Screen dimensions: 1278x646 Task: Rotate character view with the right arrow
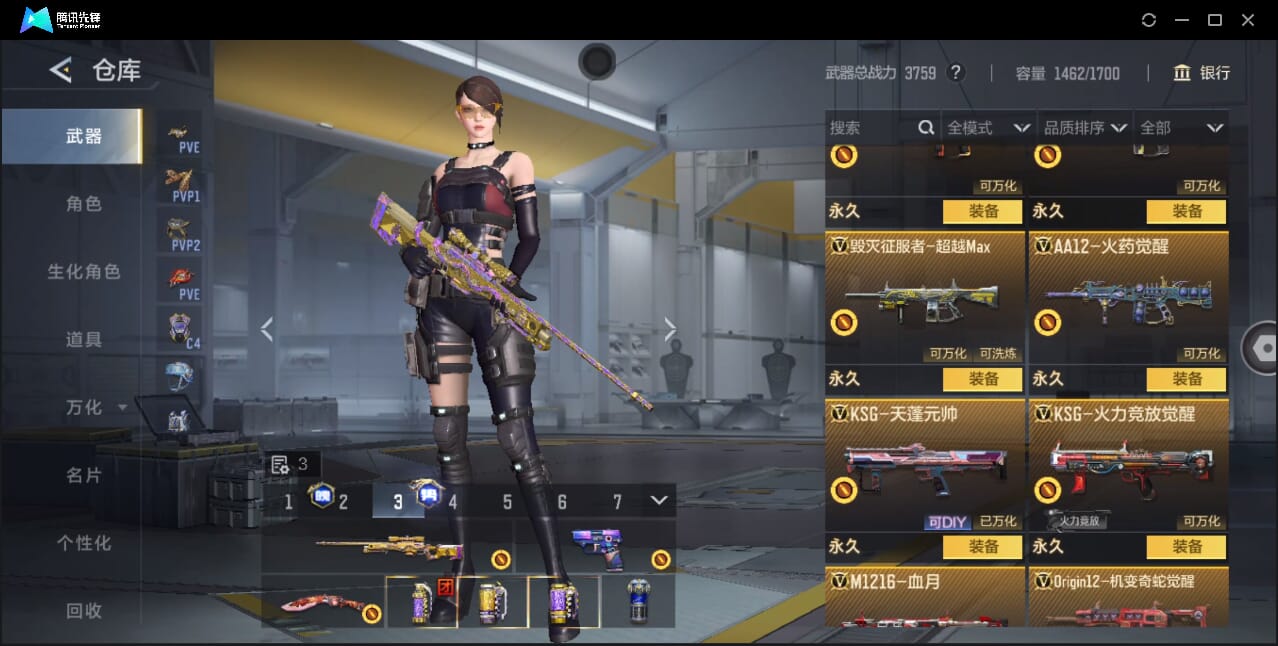670,329
